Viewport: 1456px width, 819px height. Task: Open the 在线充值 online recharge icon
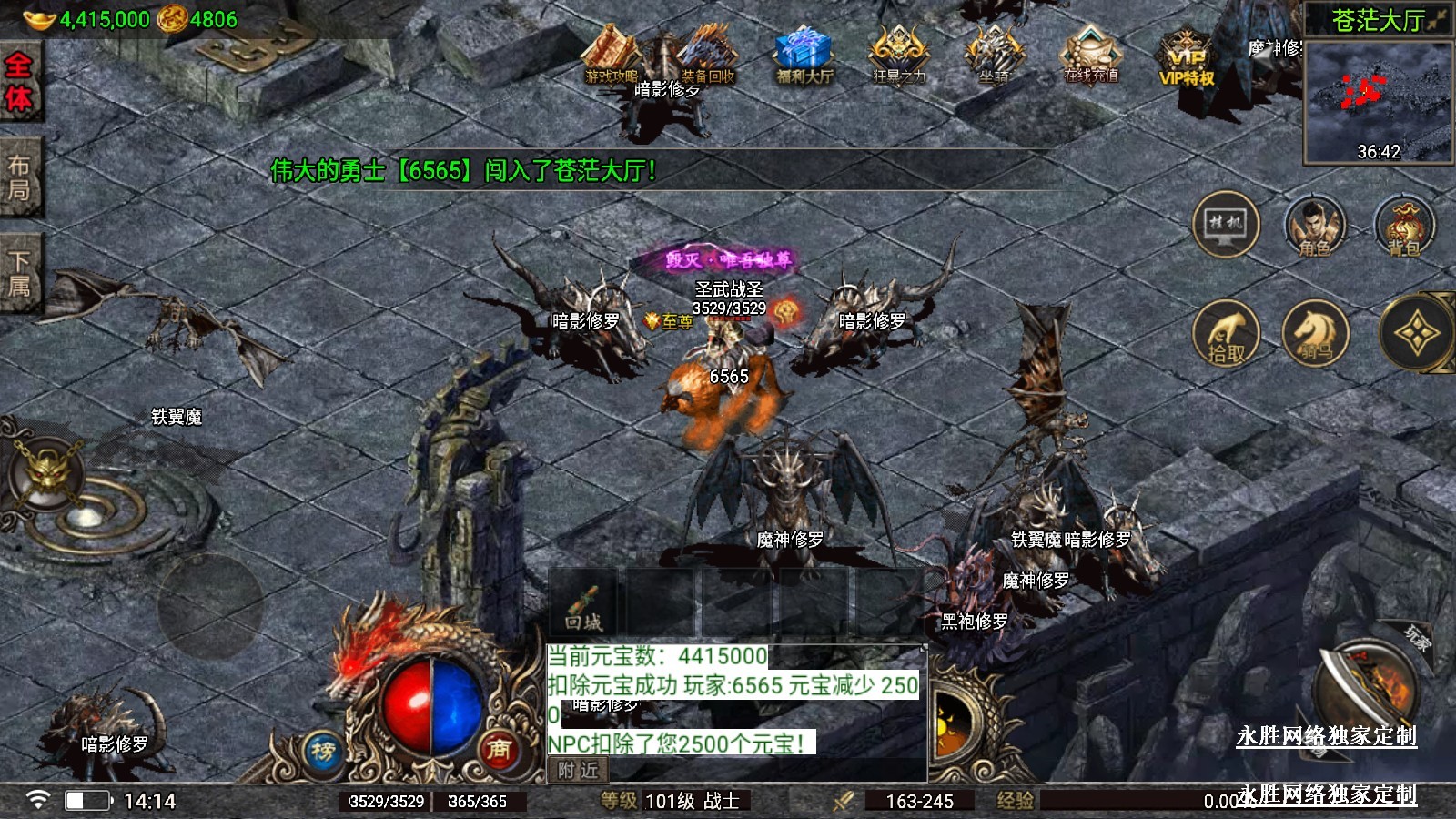click(1091, 55)
